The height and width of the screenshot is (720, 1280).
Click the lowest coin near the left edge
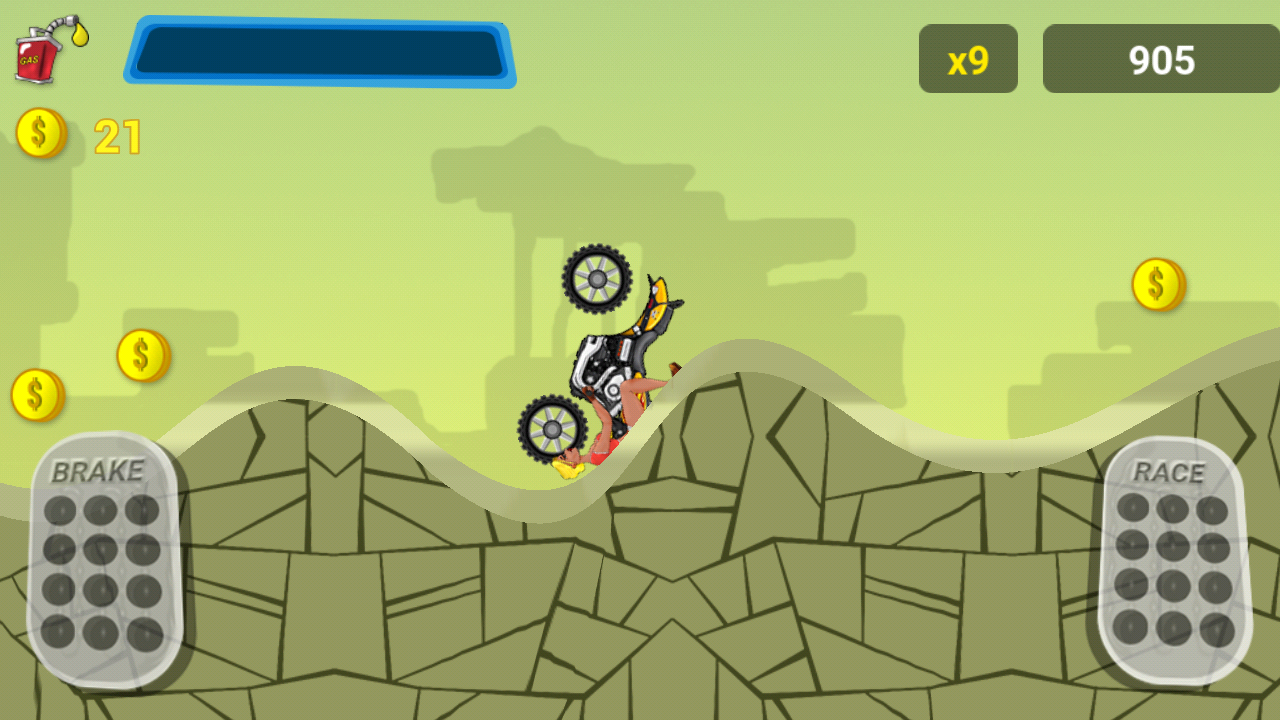34,394
